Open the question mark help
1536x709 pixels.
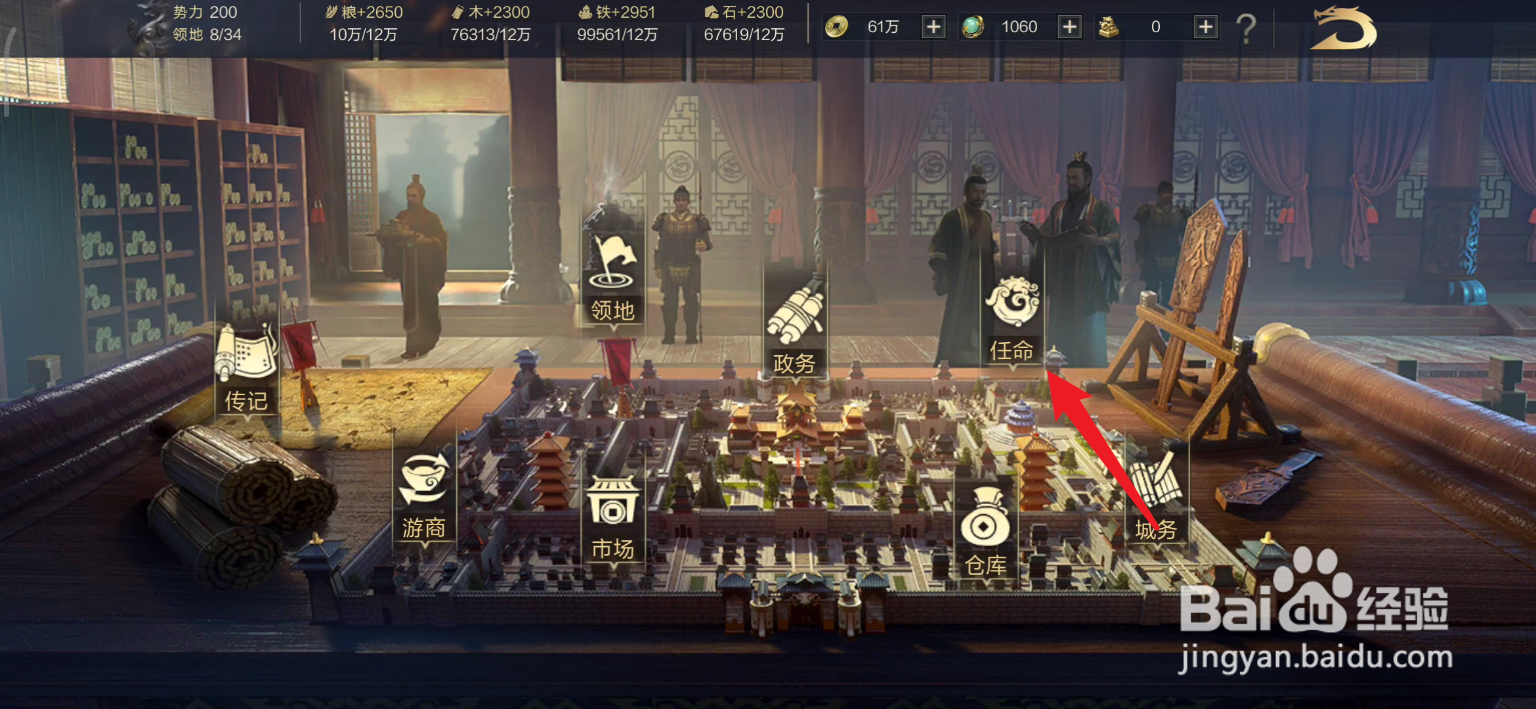coord(1246,29)
